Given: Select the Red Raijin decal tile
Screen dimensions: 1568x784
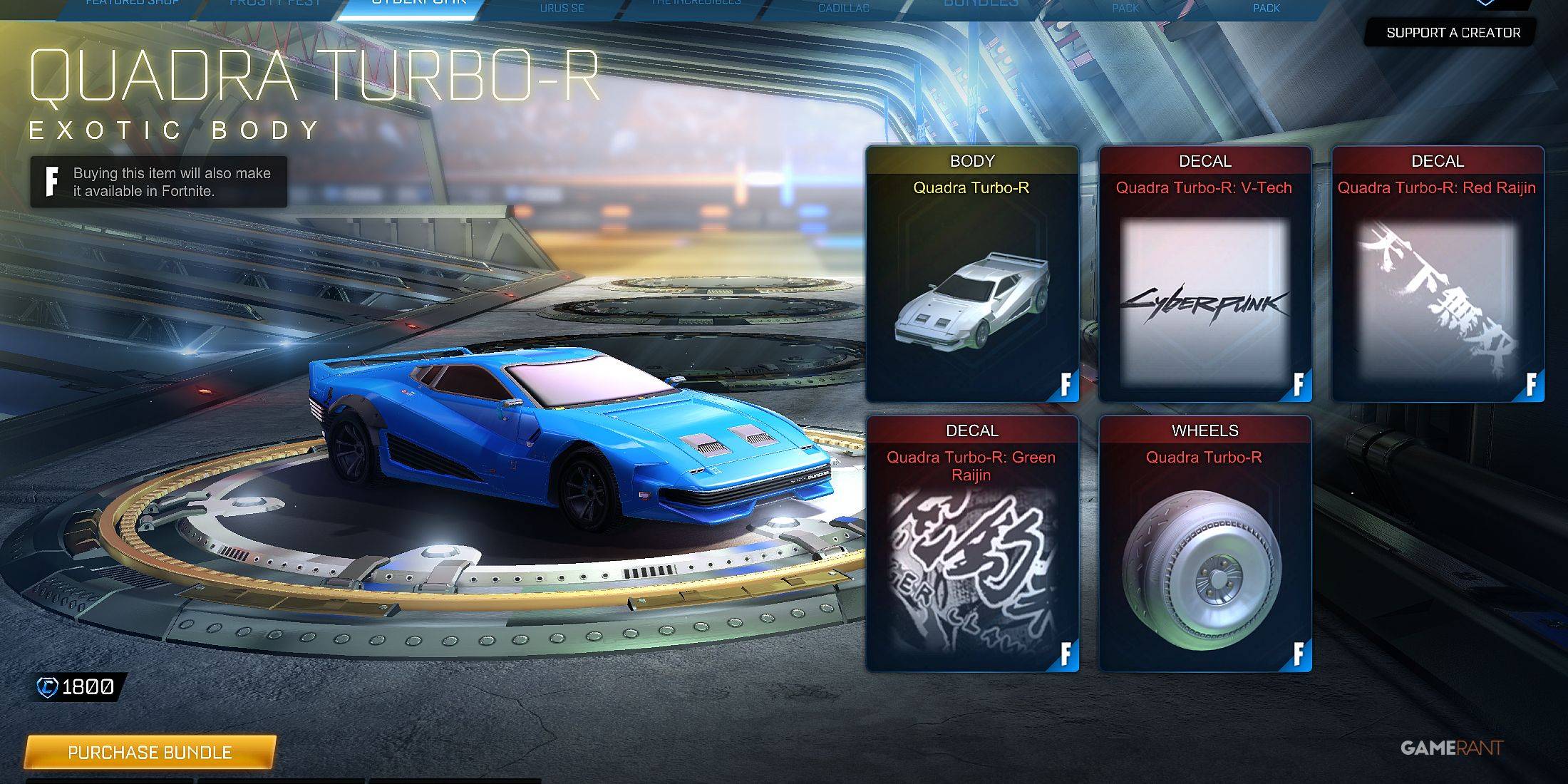Looking at the screenshot, I should 1438,274.
